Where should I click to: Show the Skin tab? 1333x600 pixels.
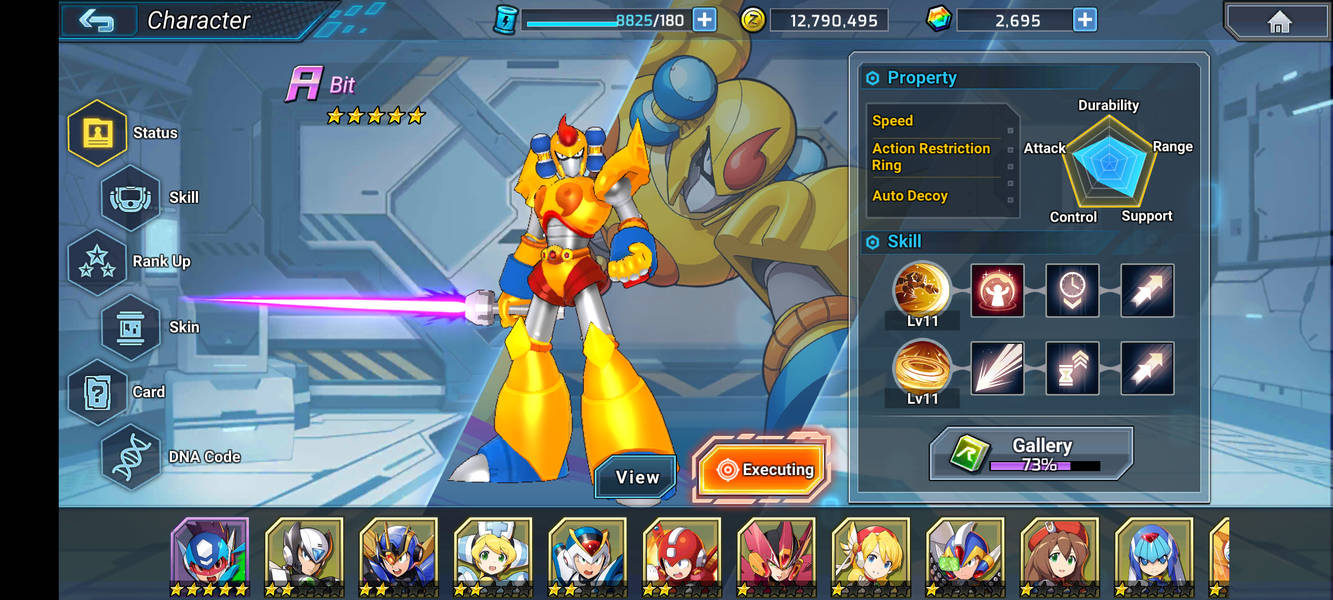[131, 327]
